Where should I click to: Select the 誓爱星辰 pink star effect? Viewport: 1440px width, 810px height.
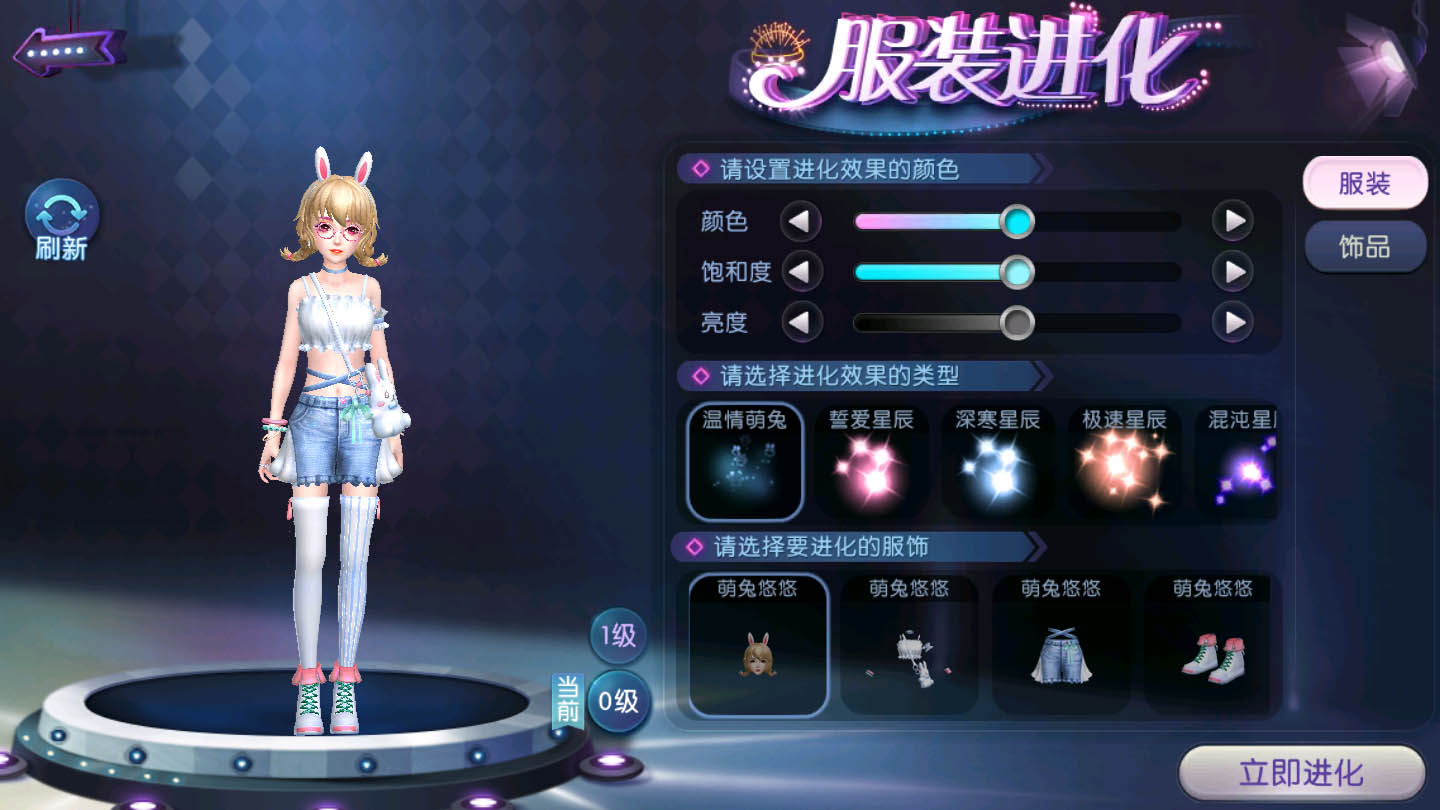point(871,462)
